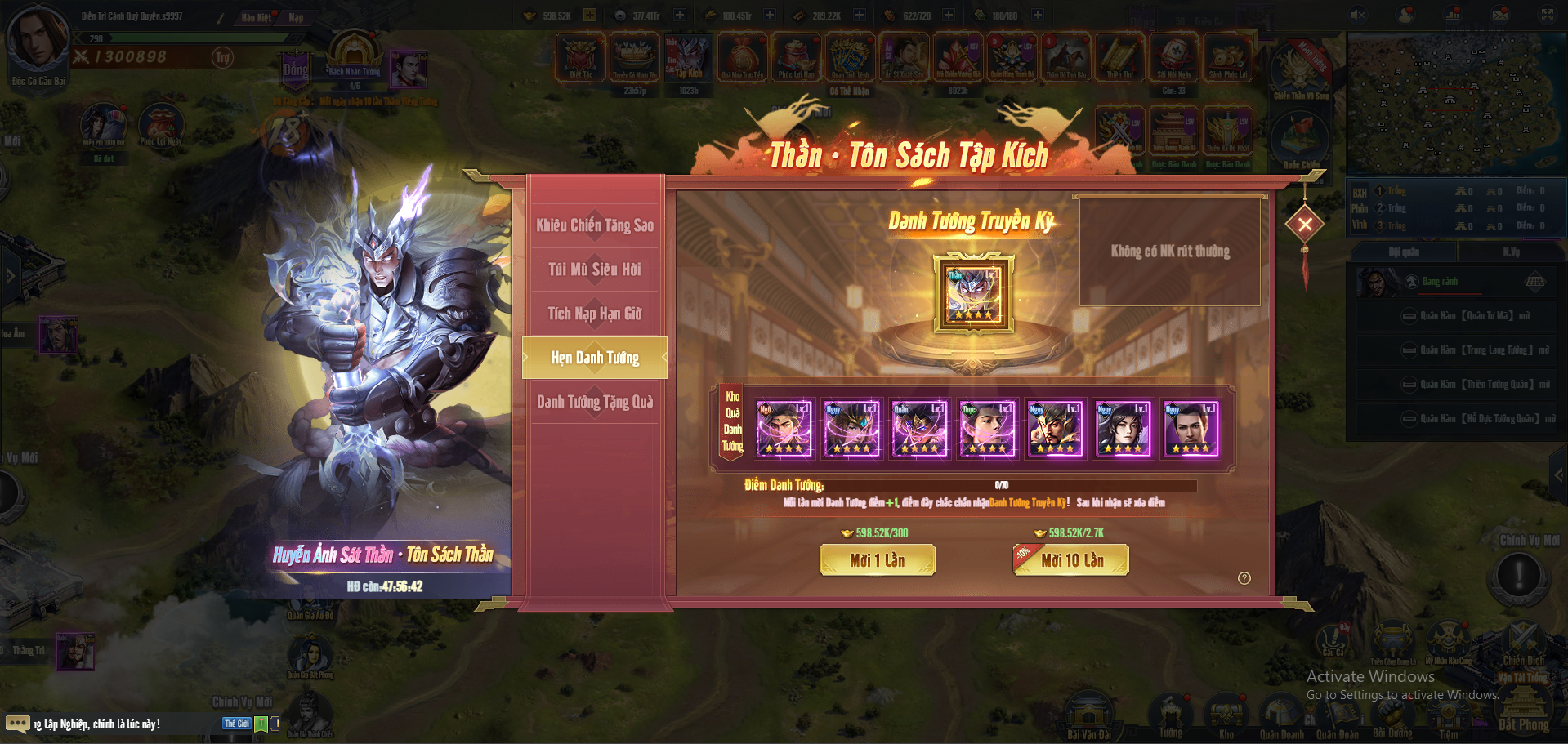Open the chat bubble icon
The height and width of the screenshot is (744, 1568).
(x=17, y=724)
